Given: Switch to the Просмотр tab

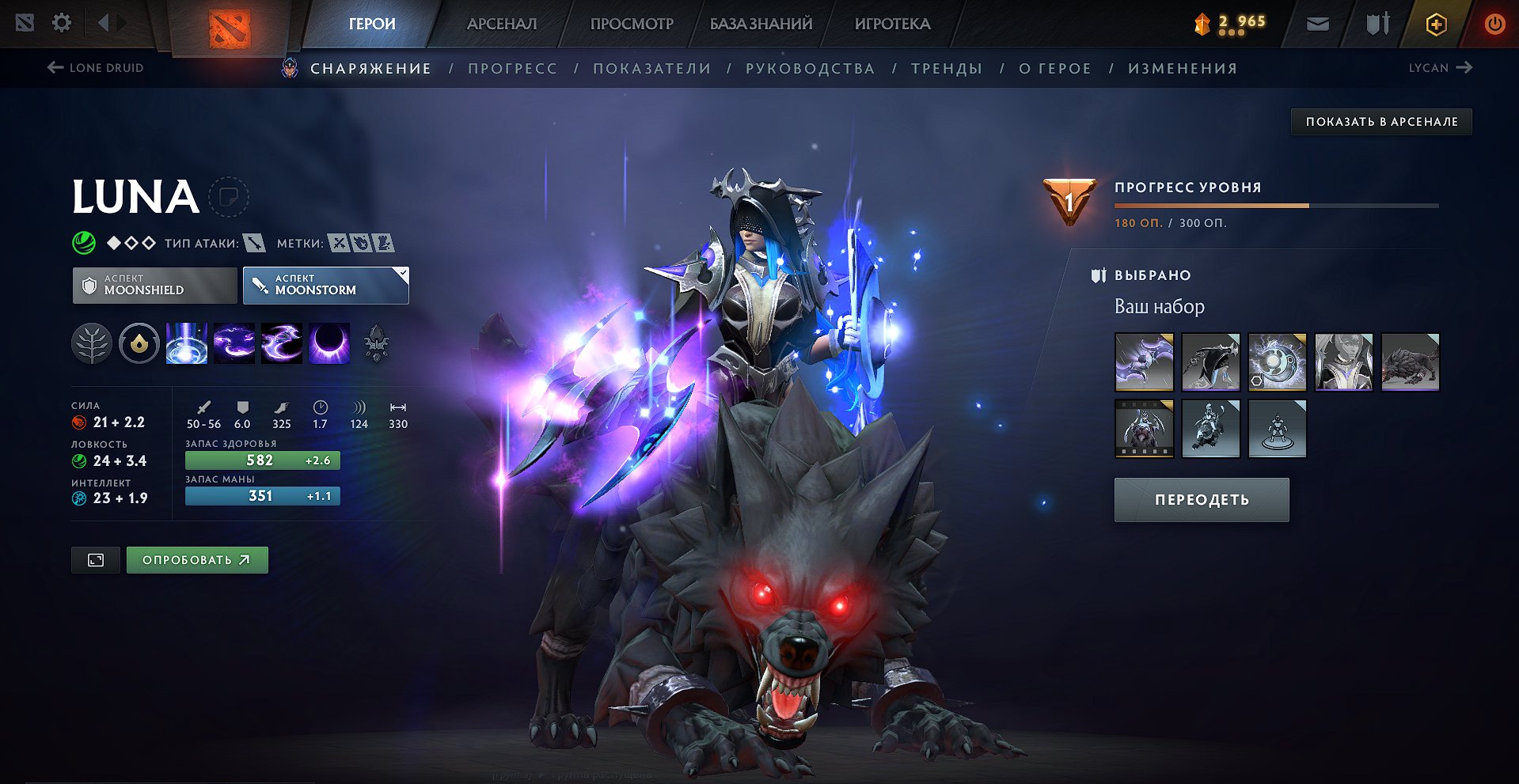Looking at the screenshot, I should (632, 24).
